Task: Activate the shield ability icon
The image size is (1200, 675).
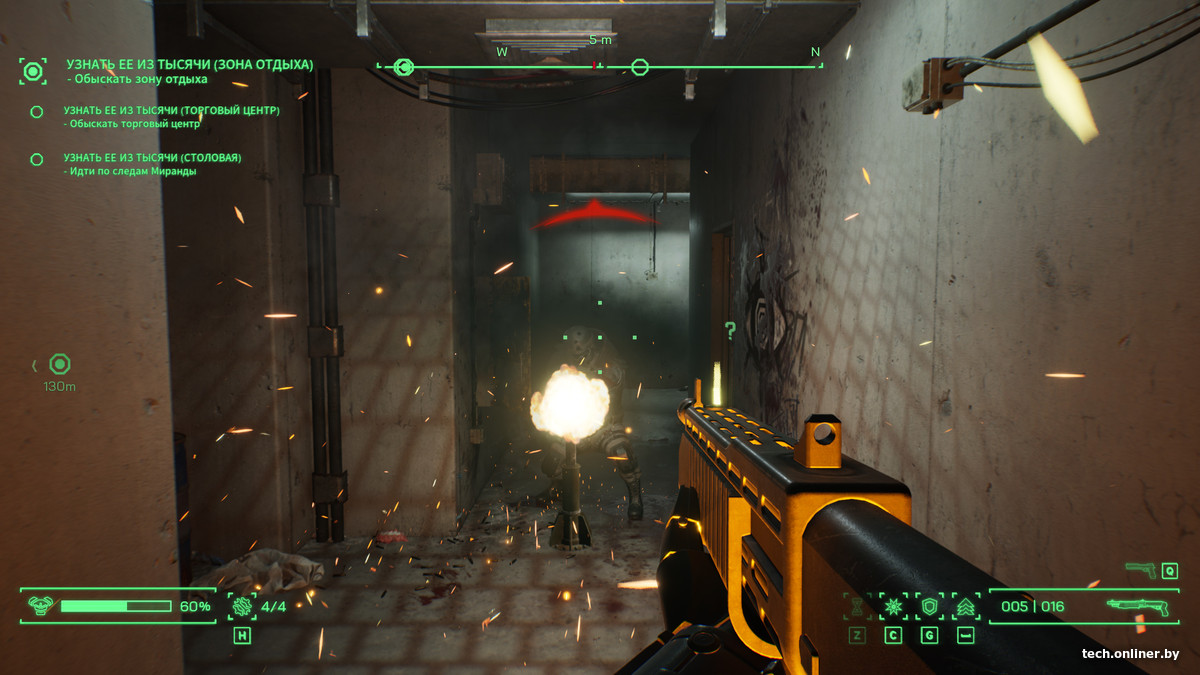Action: pyautogui.click(x=930, y=606)
